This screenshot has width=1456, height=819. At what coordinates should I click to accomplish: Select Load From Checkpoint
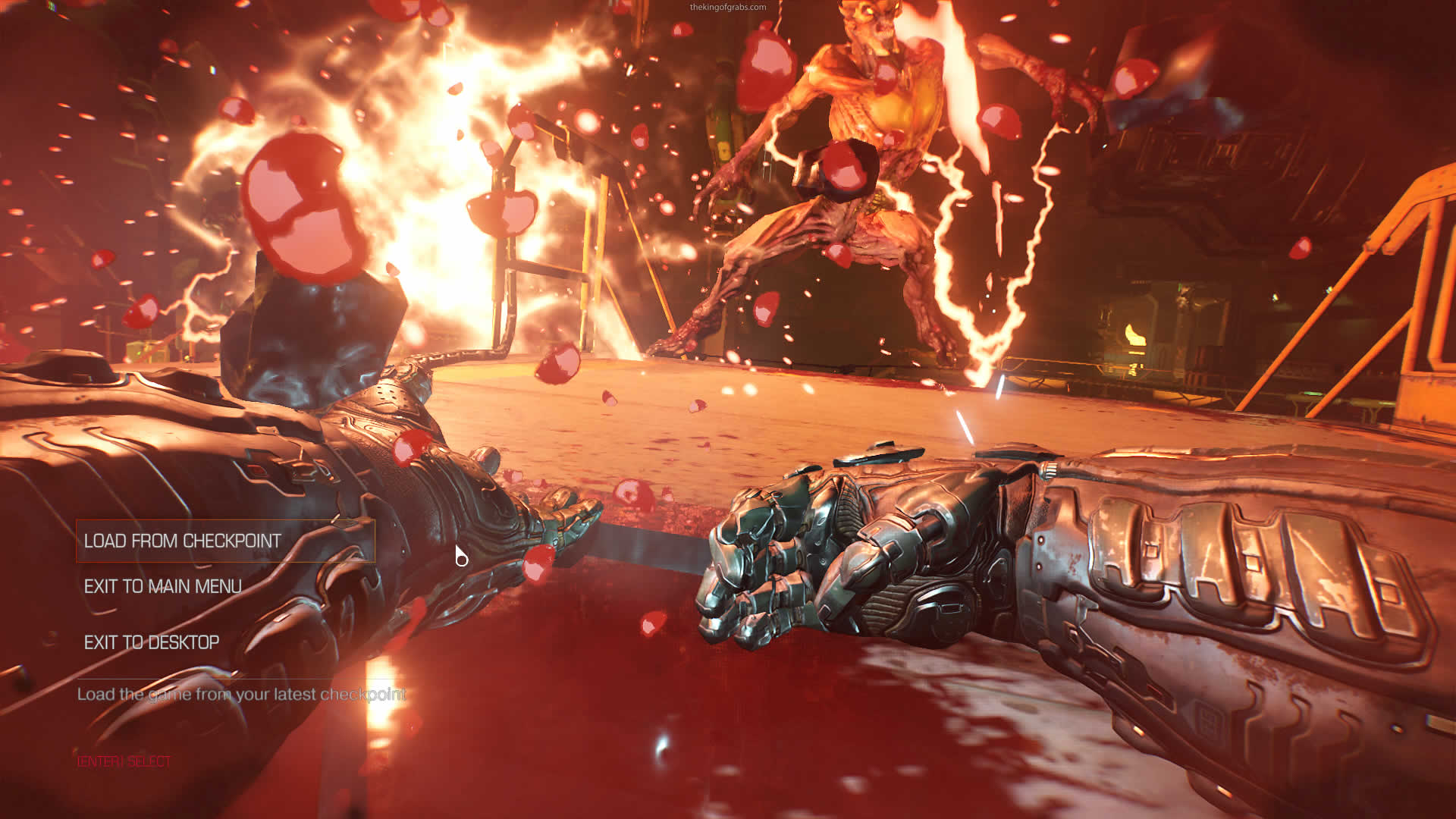pos(183,541)
